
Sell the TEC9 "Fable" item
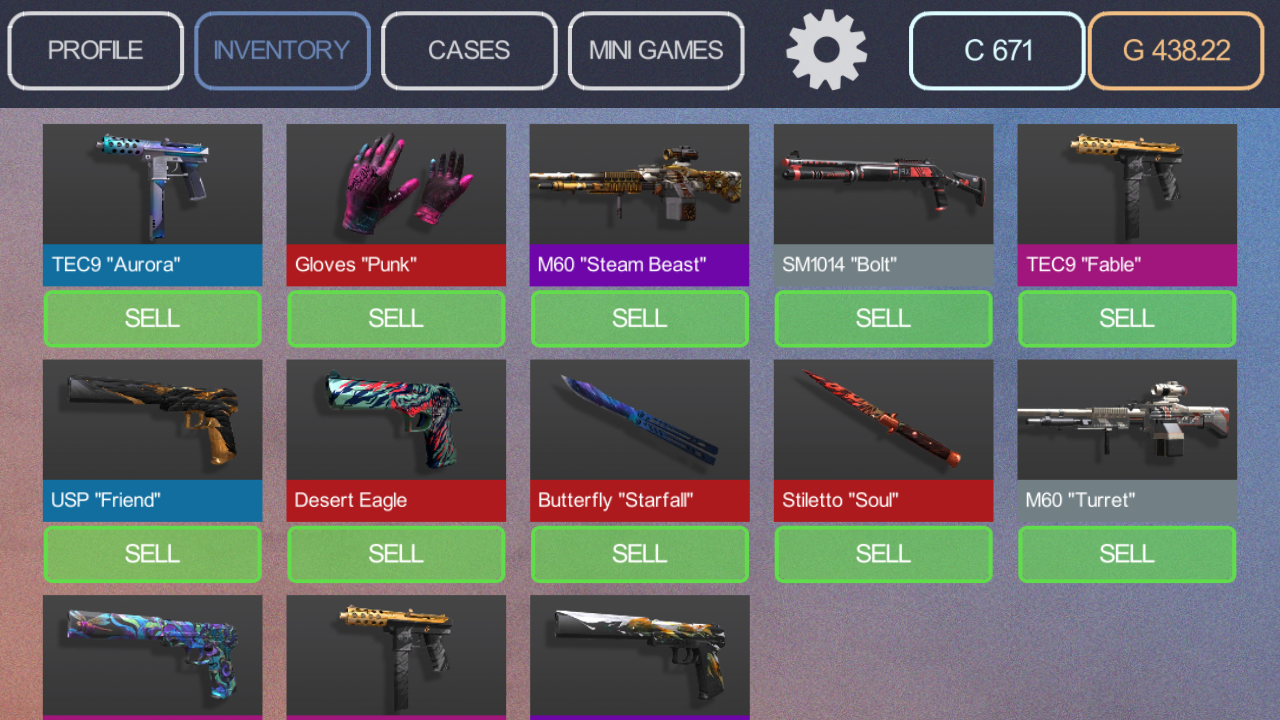1127,318
